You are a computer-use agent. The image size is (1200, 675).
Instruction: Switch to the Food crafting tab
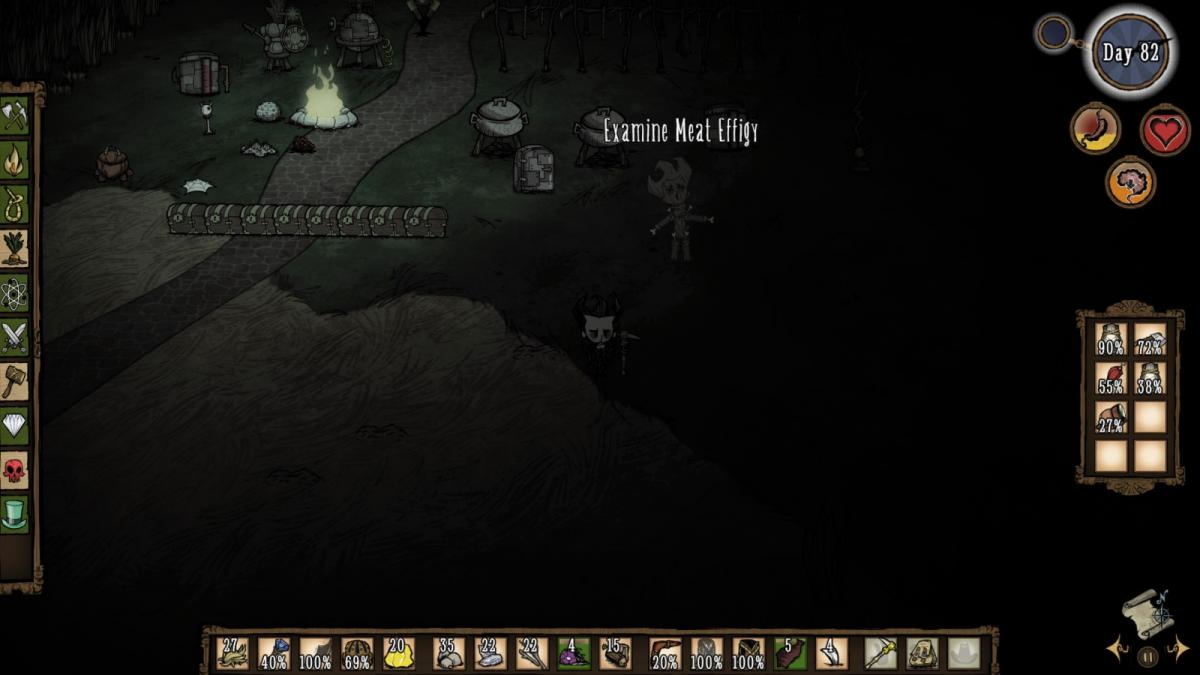tap(14, 248)
